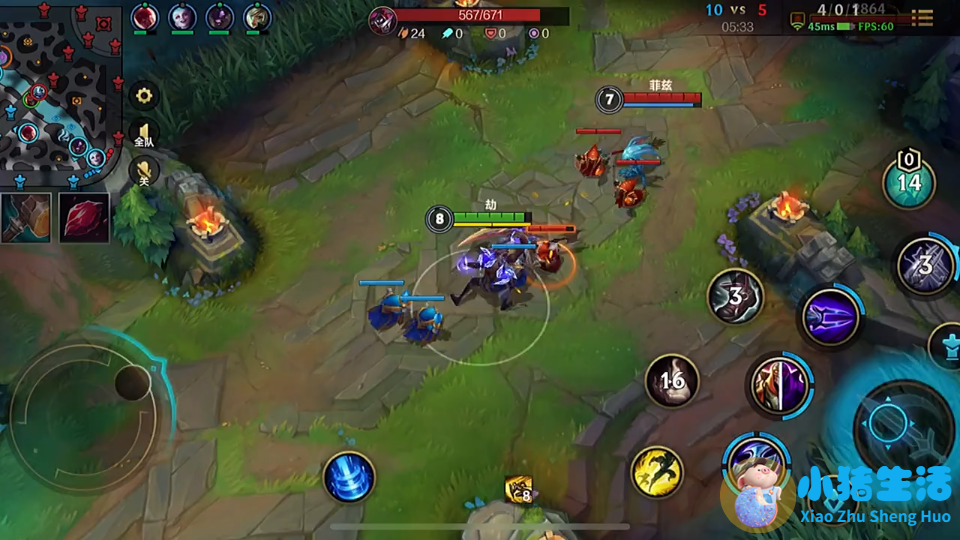Open settings with the gear icon
Image resolution: width=960 pixels, height=540 pixels.
(144, 96)
